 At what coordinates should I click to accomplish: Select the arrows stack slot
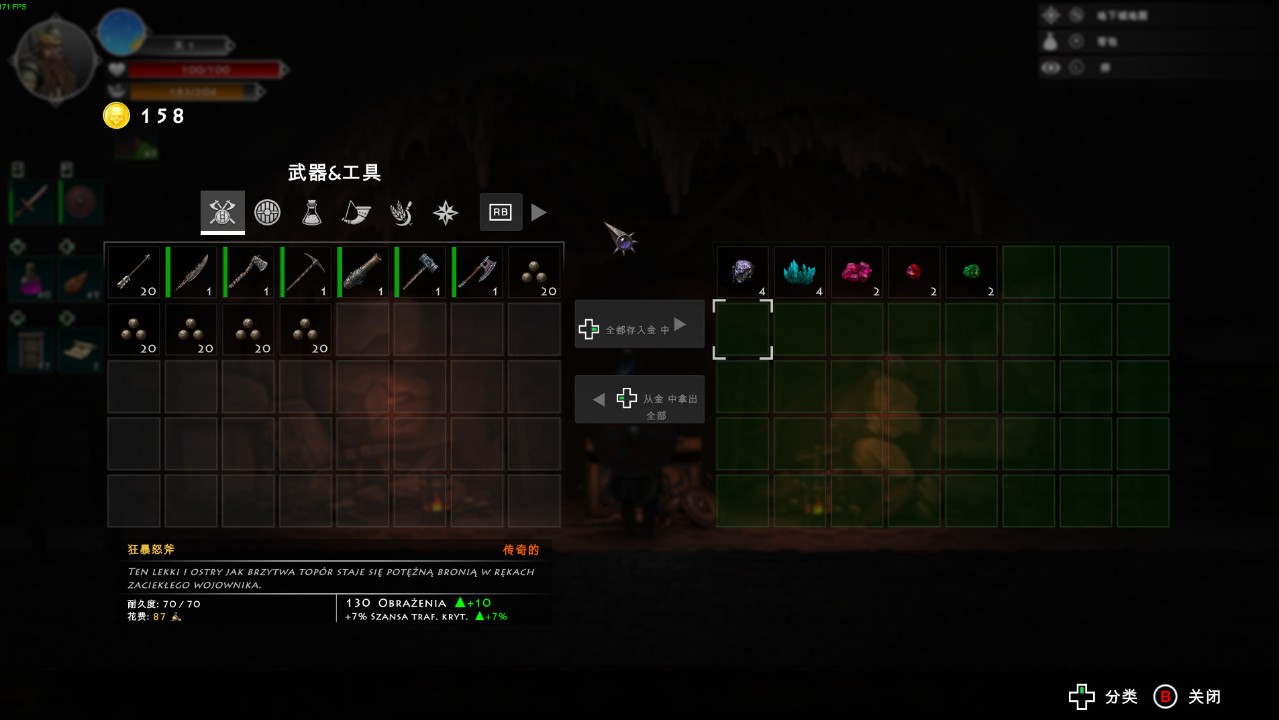pyautogui.click(x=134, y=272)
